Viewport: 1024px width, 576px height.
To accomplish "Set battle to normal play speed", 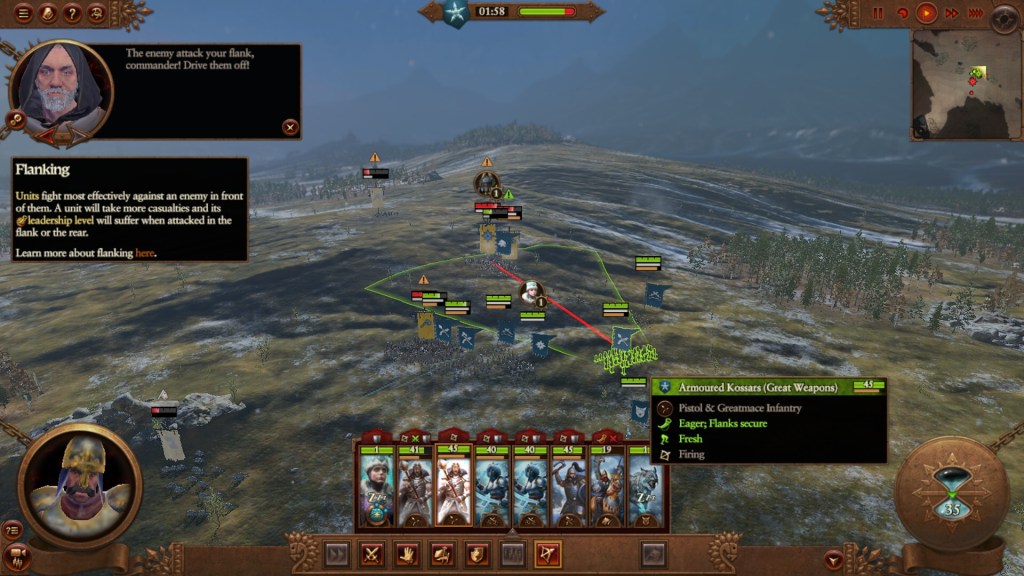I will 926,13.
